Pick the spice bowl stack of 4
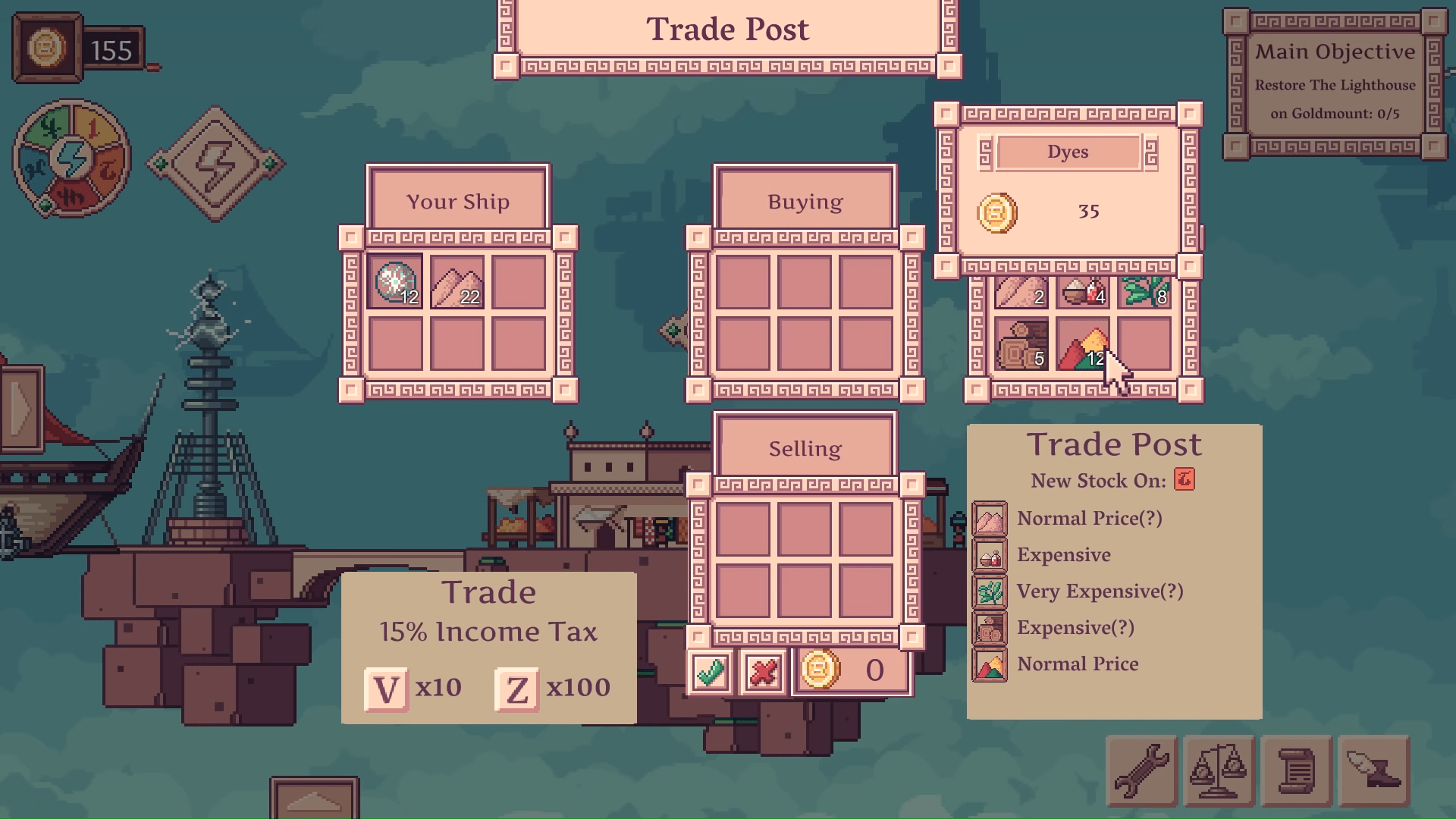1456x819 pixels. pyautogui.click(x=1083, y=292)
